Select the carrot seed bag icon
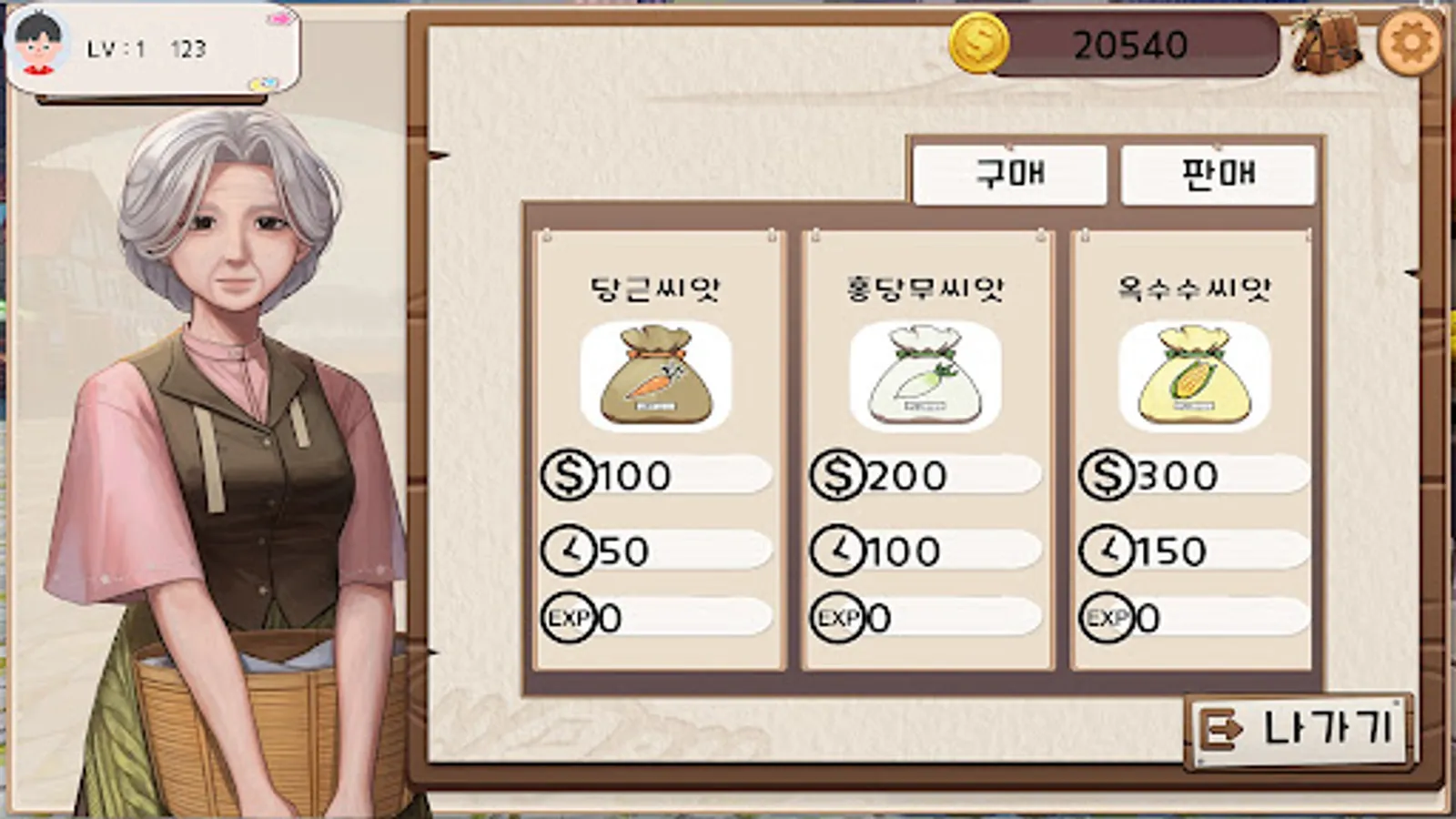Screen dimensions: 1456x819 pyautogui.click(x=653, y=378)
